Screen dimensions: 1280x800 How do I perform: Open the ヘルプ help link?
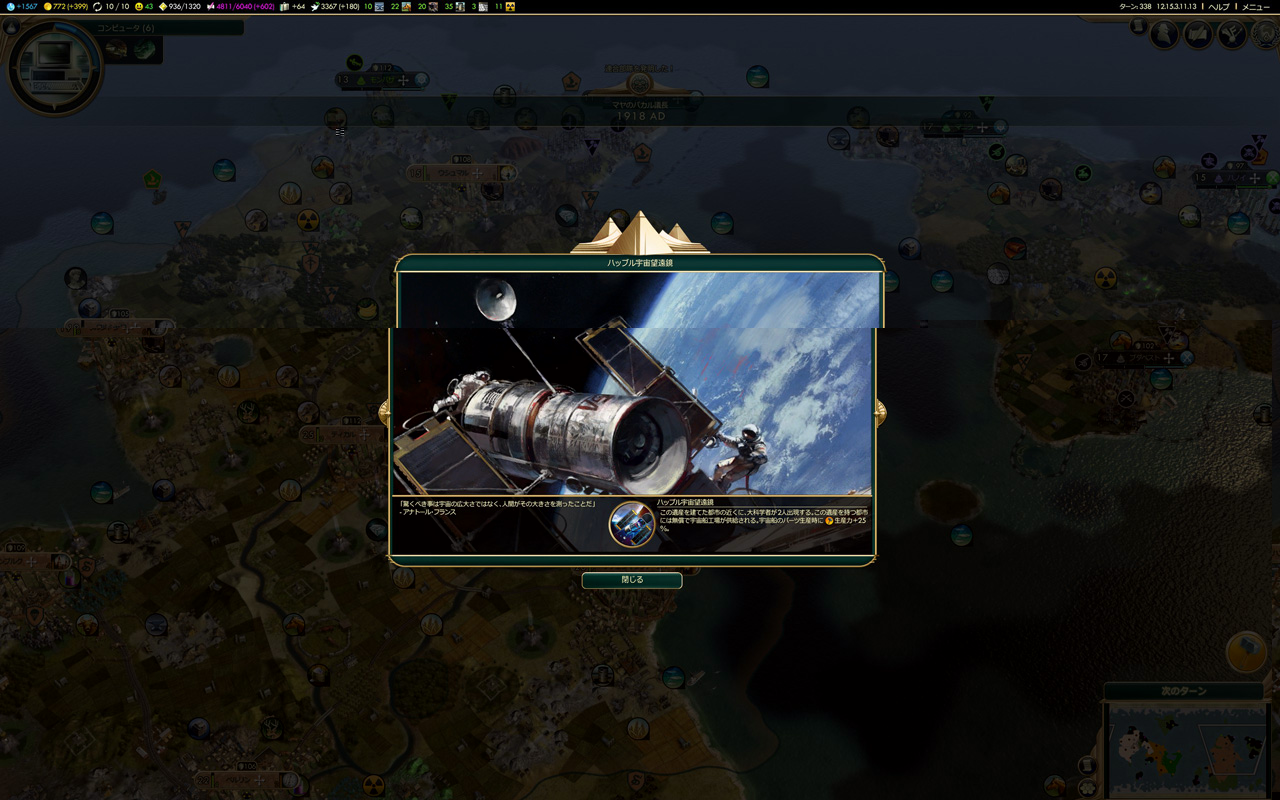pyautogui.click(x=1218, y=7)
